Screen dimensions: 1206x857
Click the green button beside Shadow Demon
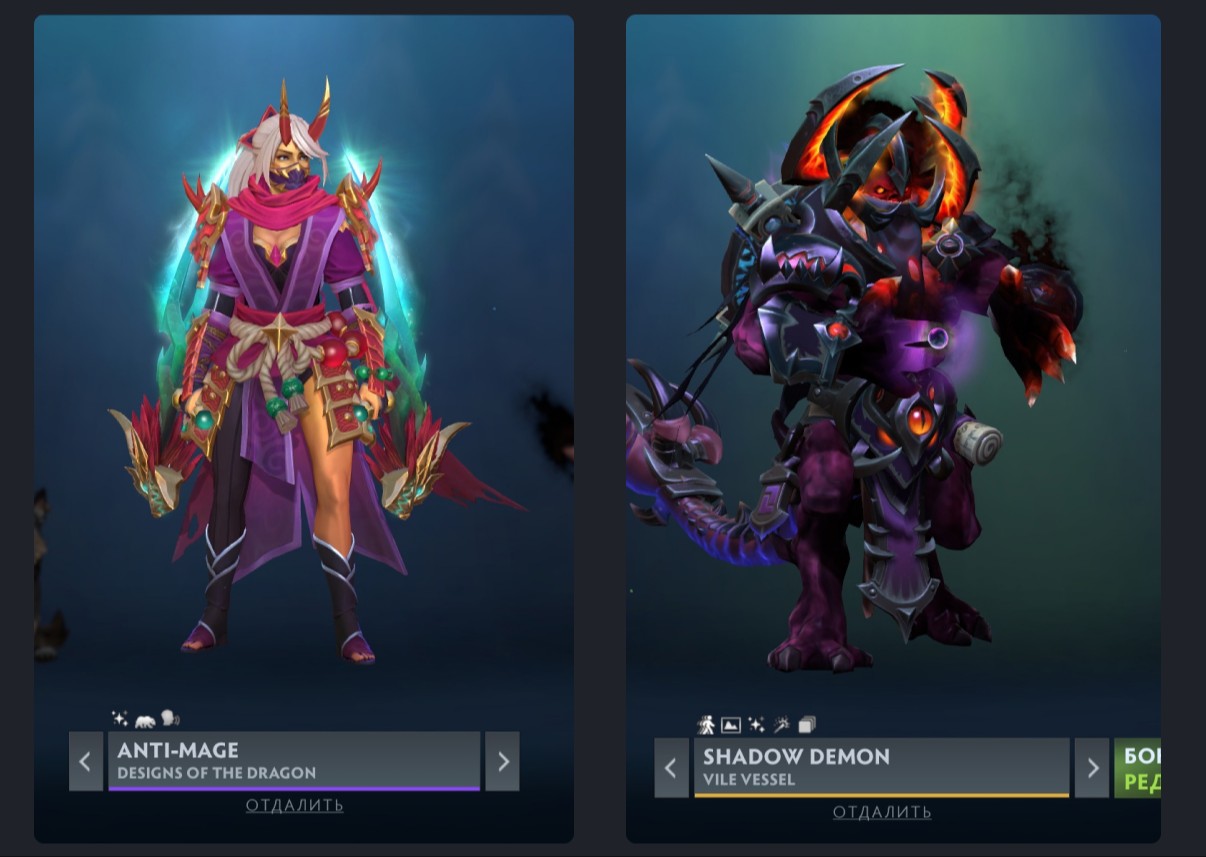1138,768
